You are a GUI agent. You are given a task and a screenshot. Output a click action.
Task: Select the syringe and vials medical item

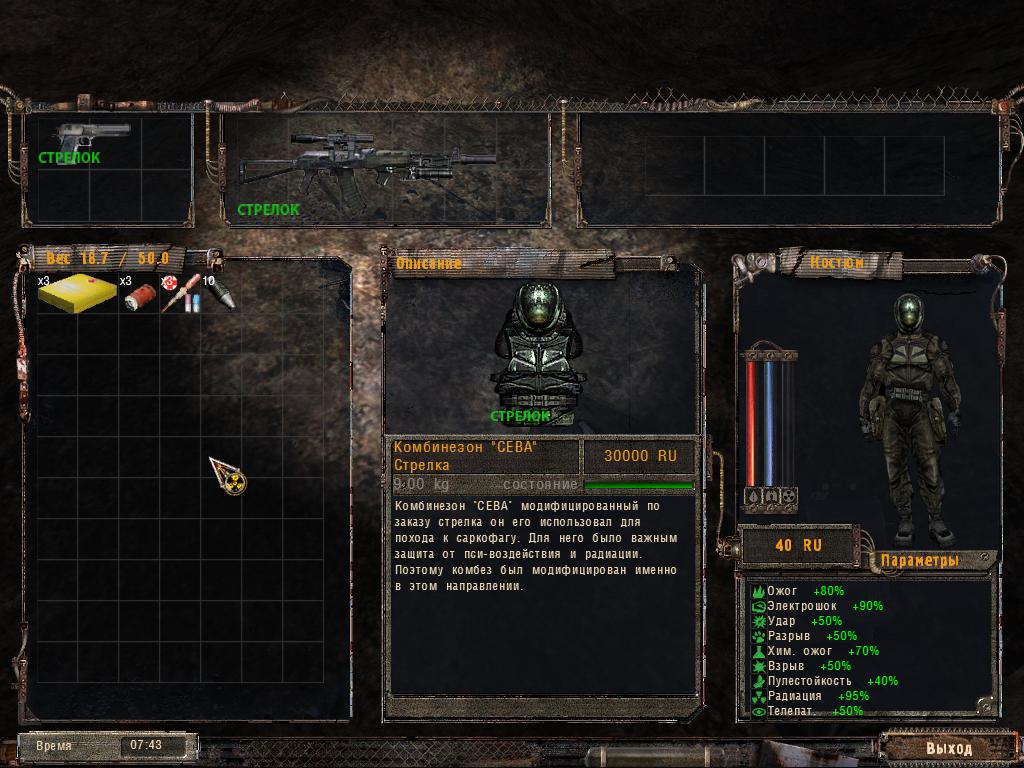coord(180,294)
